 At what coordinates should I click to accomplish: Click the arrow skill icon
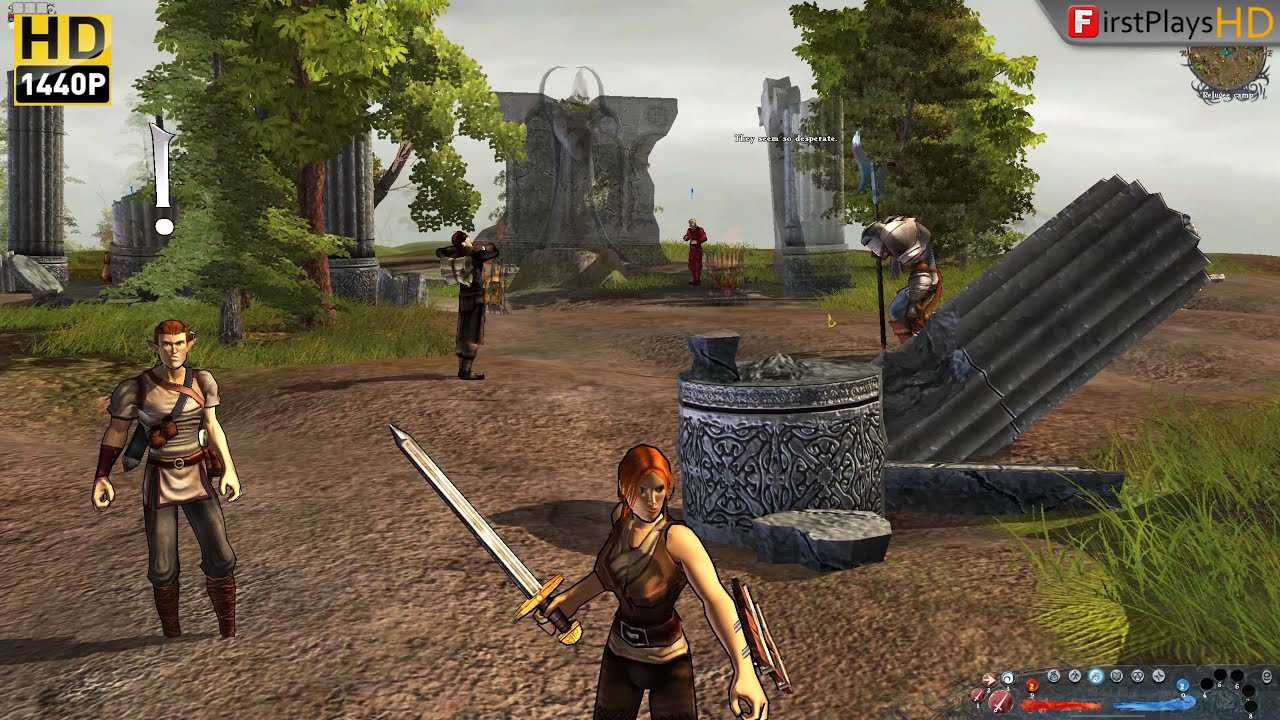pos(988,680)
